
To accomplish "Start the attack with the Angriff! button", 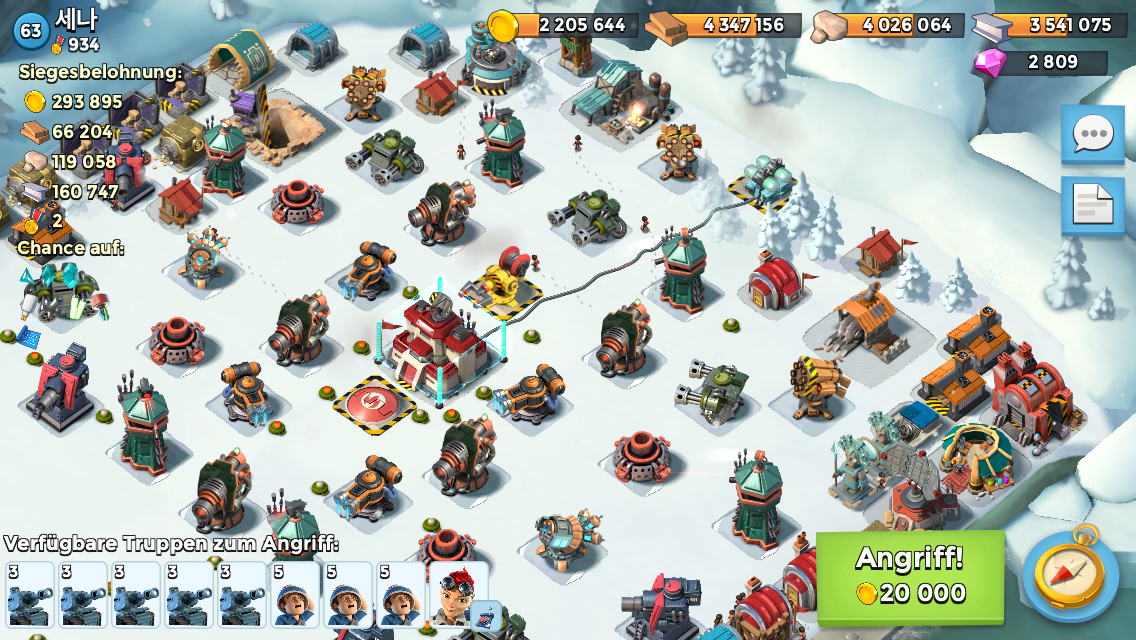I will coord(910,577).
